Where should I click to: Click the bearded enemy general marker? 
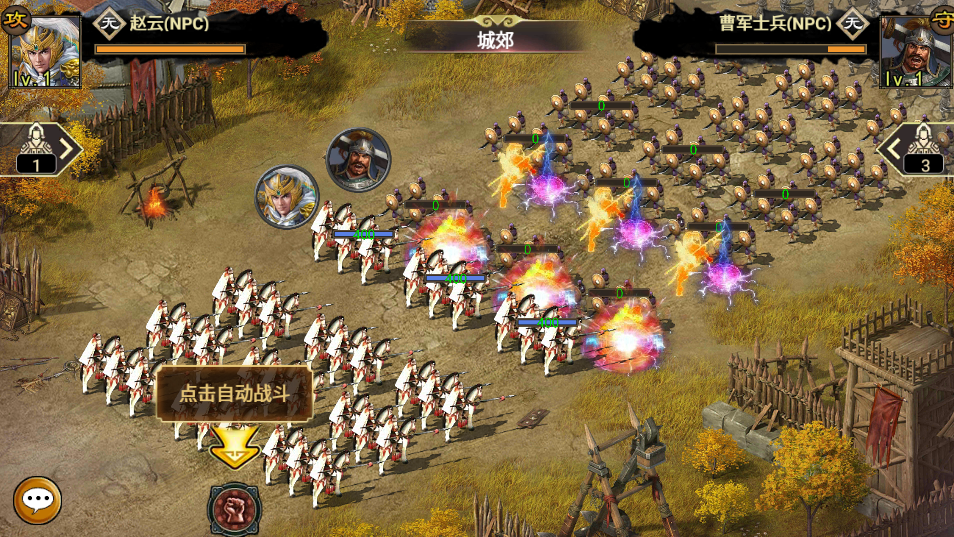(x=358, y=160)
